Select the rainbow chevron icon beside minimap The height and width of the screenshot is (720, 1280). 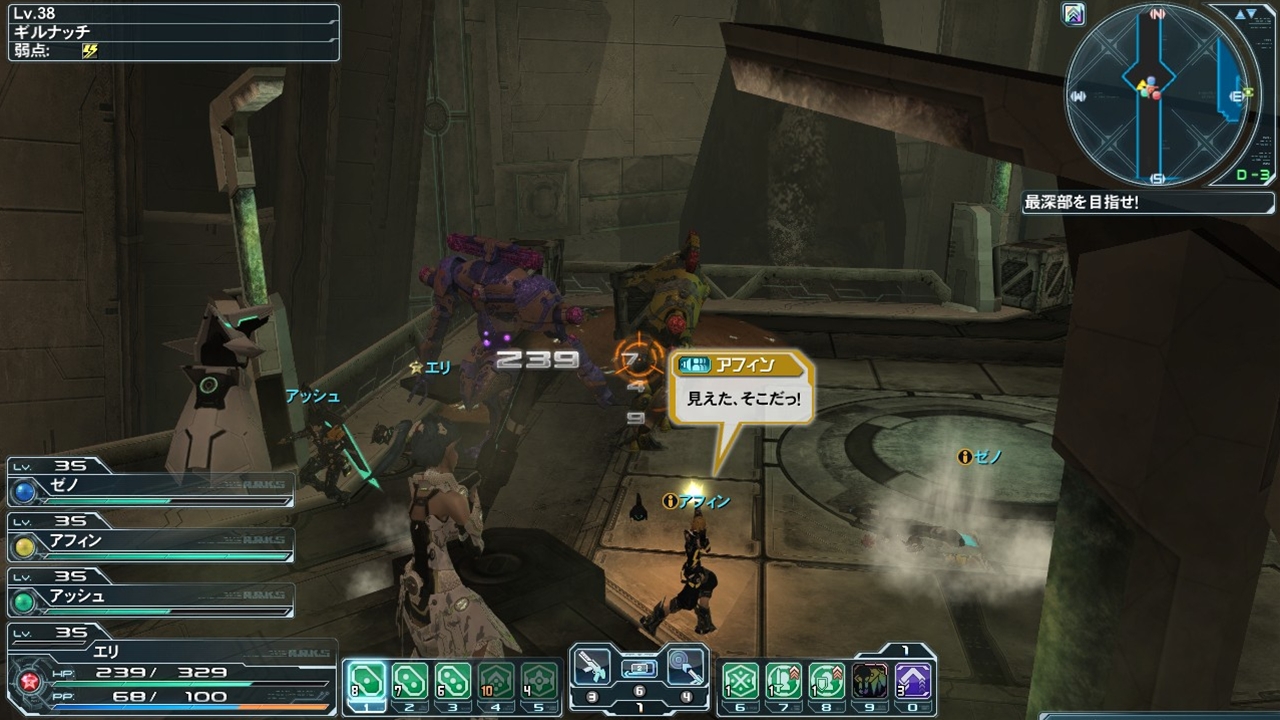(1075, 15)
